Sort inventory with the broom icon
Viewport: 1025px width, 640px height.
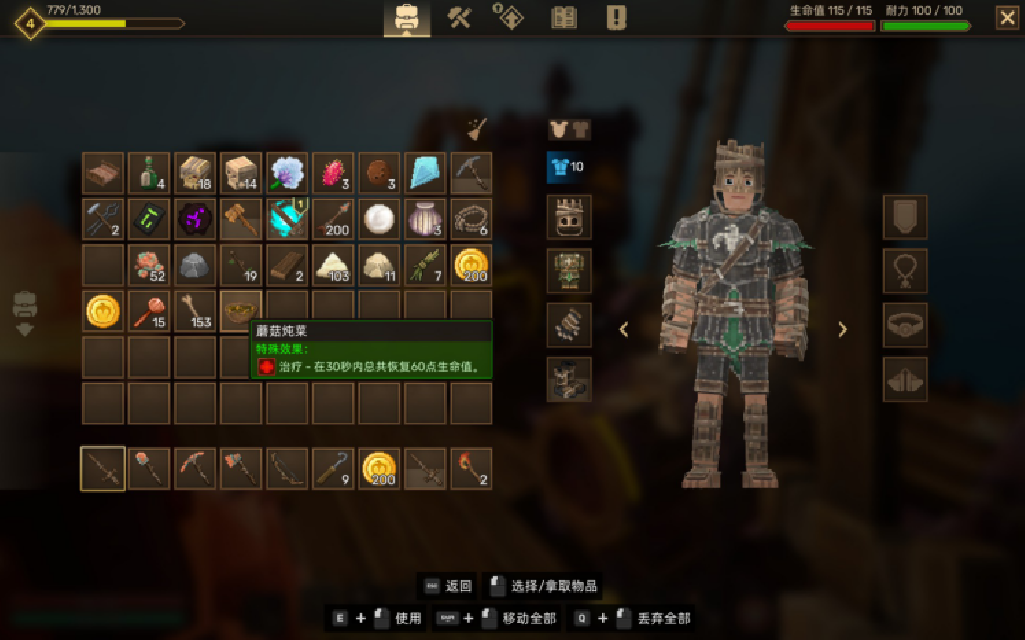[x=477, y=128]
